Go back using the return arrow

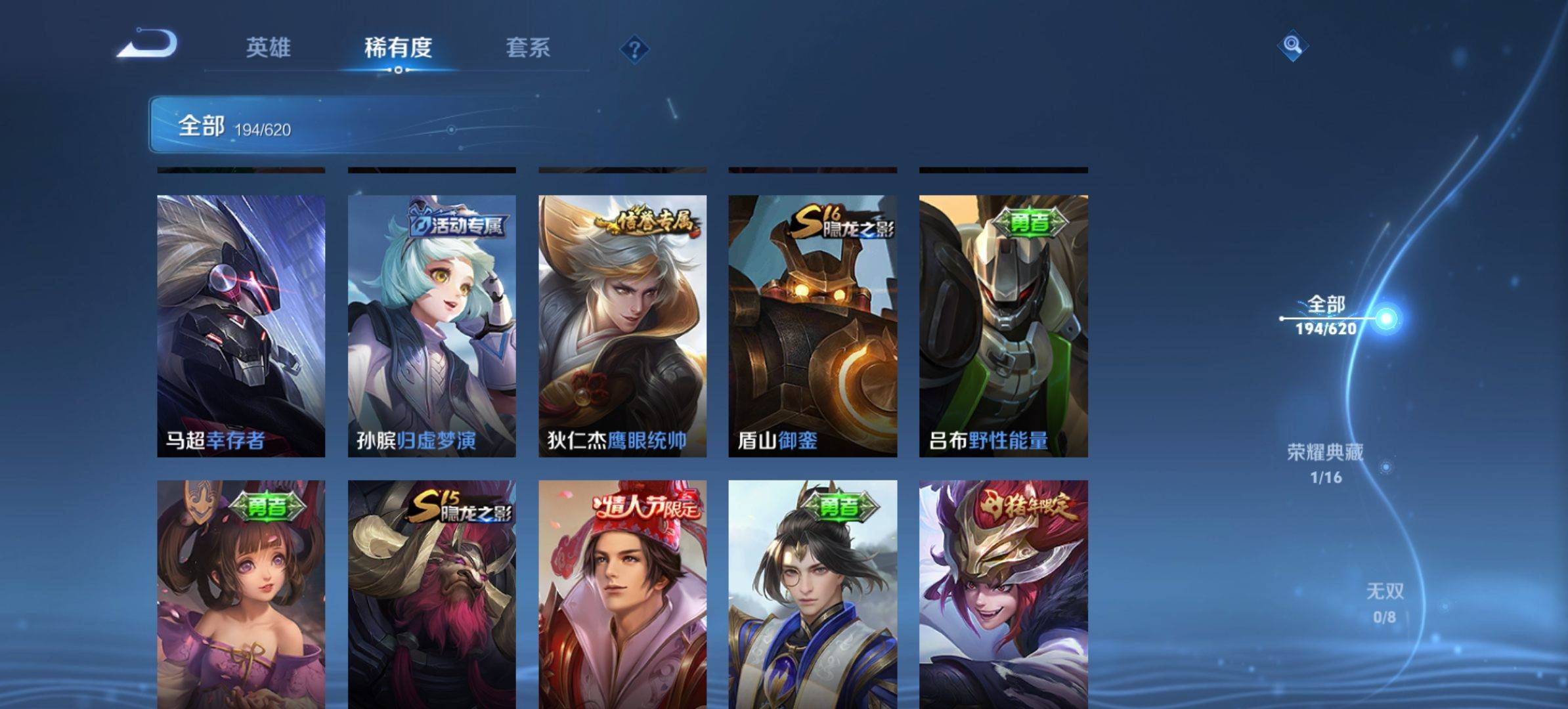[148, 45]
